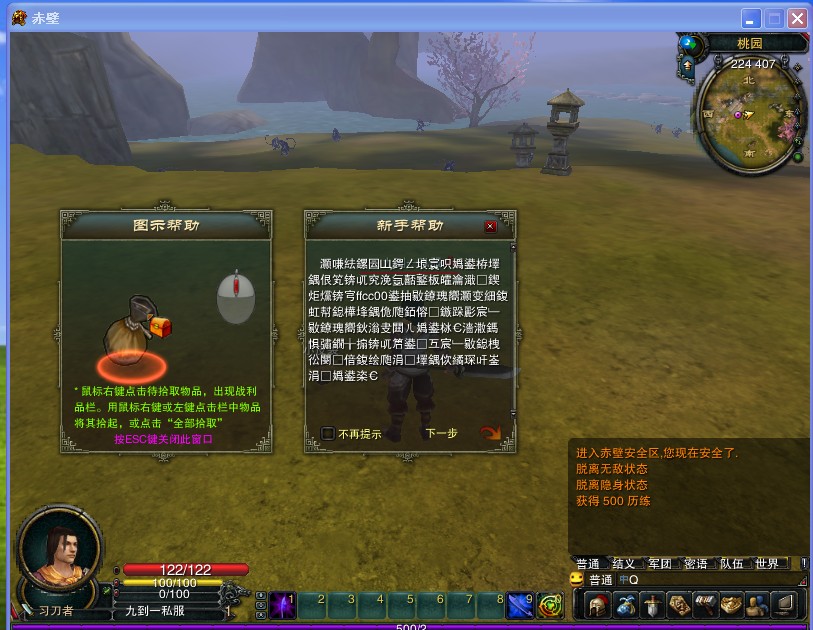Switch chat to the 普通 tab
The height and width of the screenshot is (630, 813).
[x=588, y=564]
